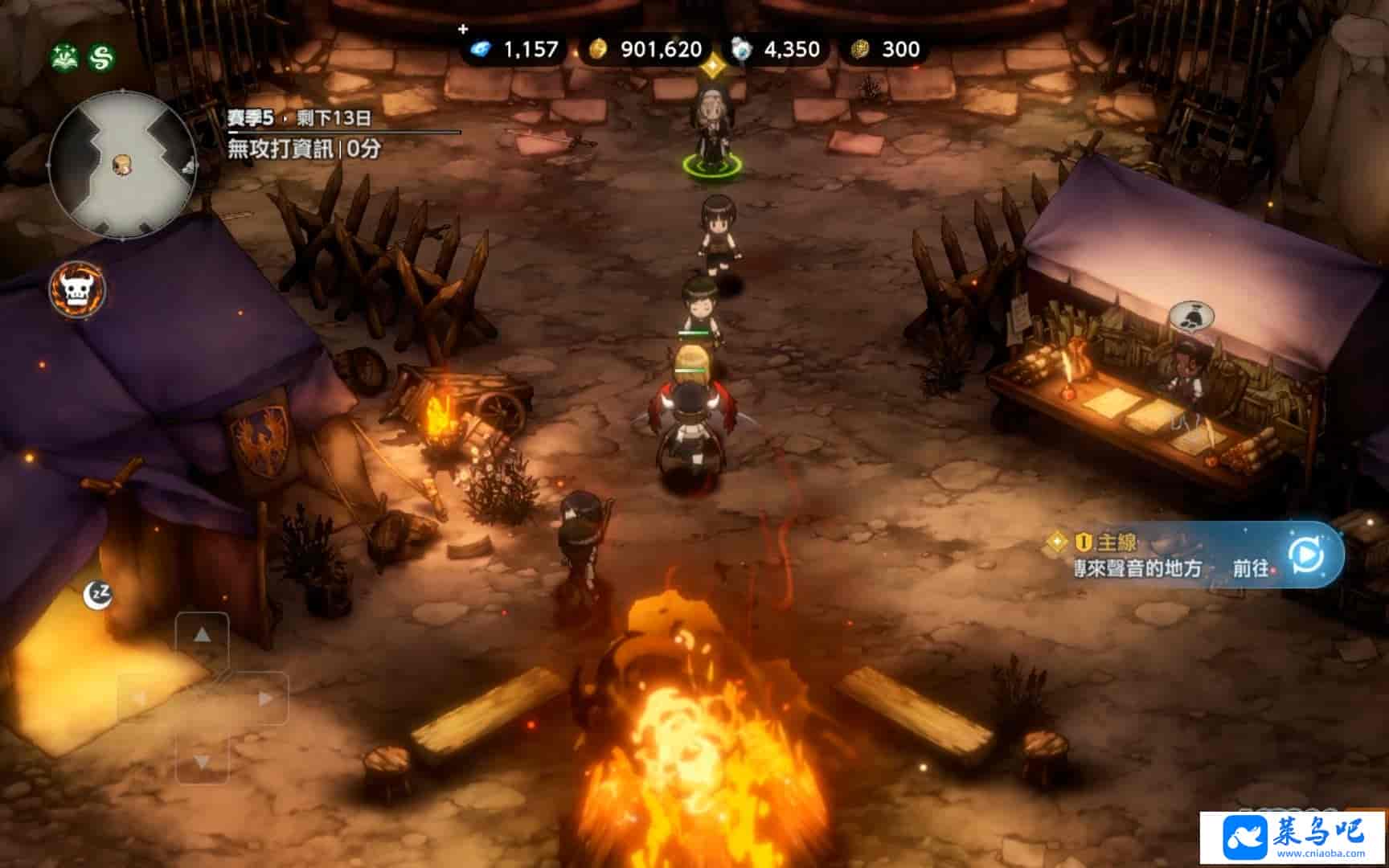Tap the down arrow on the D-pad
The width and height of the screenshot is (1389, 868).
pos(202,760)
